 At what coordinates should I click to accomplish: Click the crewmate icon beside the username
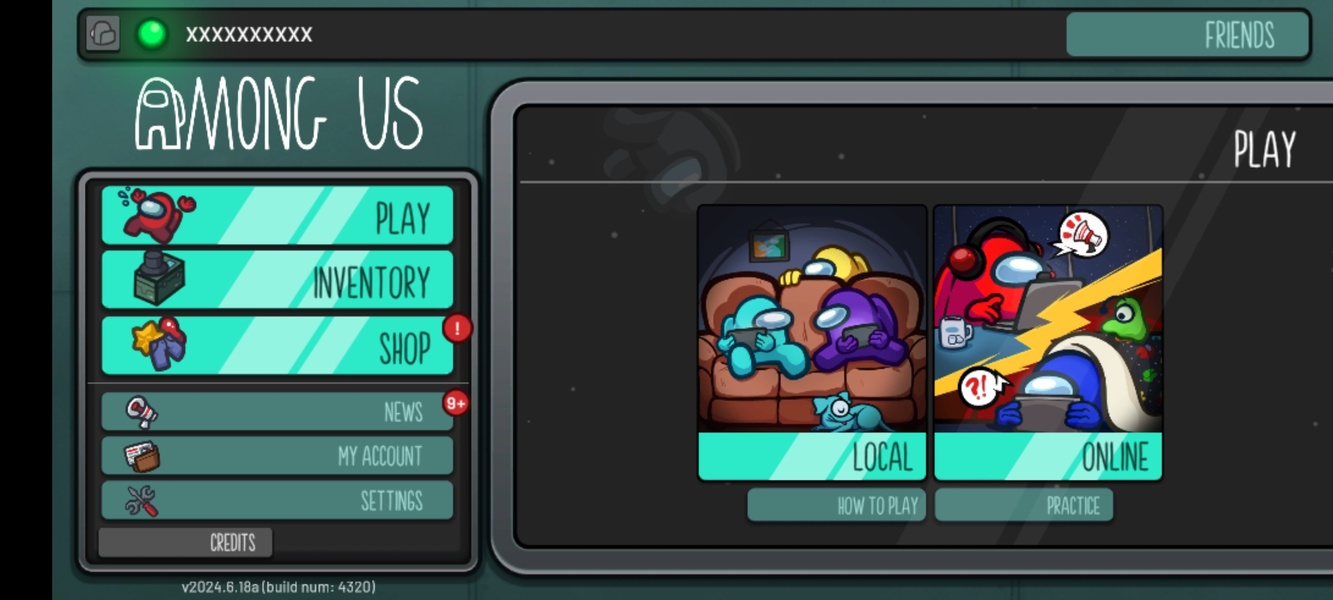pos(102,34)
